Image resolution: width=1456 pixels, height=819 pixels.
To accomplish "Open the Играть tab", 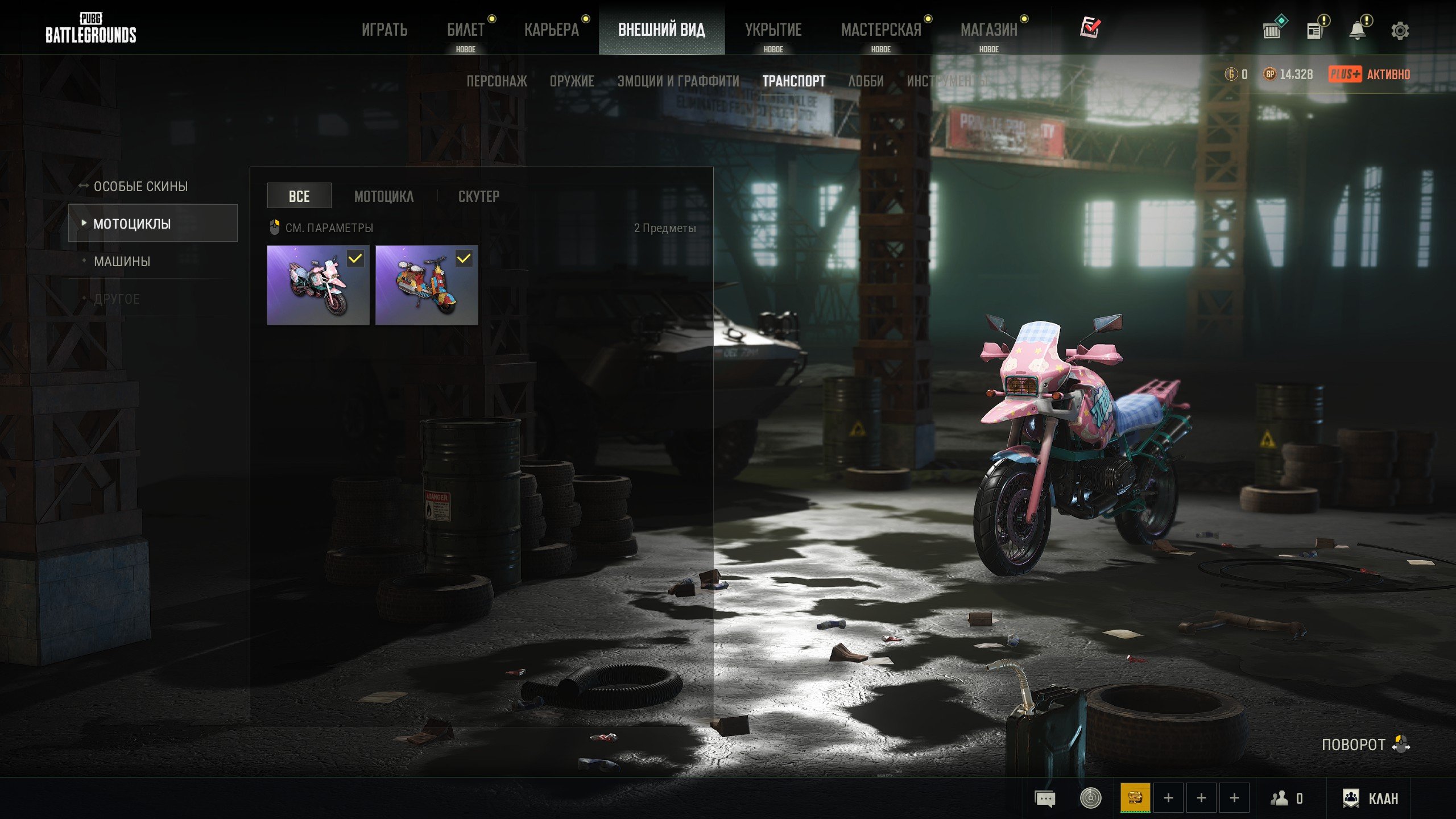I will click(384, 30).
